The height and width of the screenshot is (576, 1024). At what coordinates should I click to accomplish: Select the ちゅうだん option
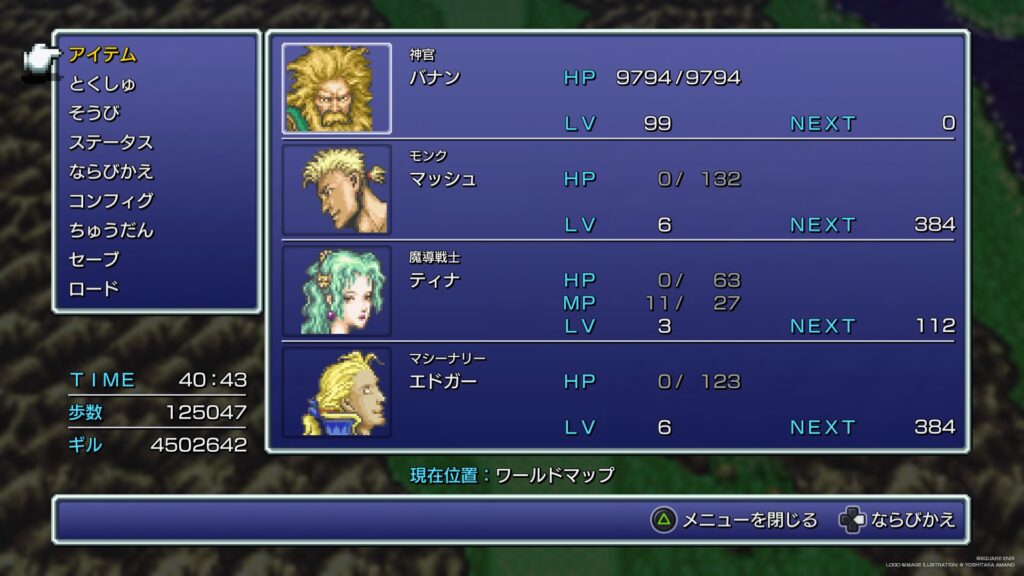click(111, 230)
